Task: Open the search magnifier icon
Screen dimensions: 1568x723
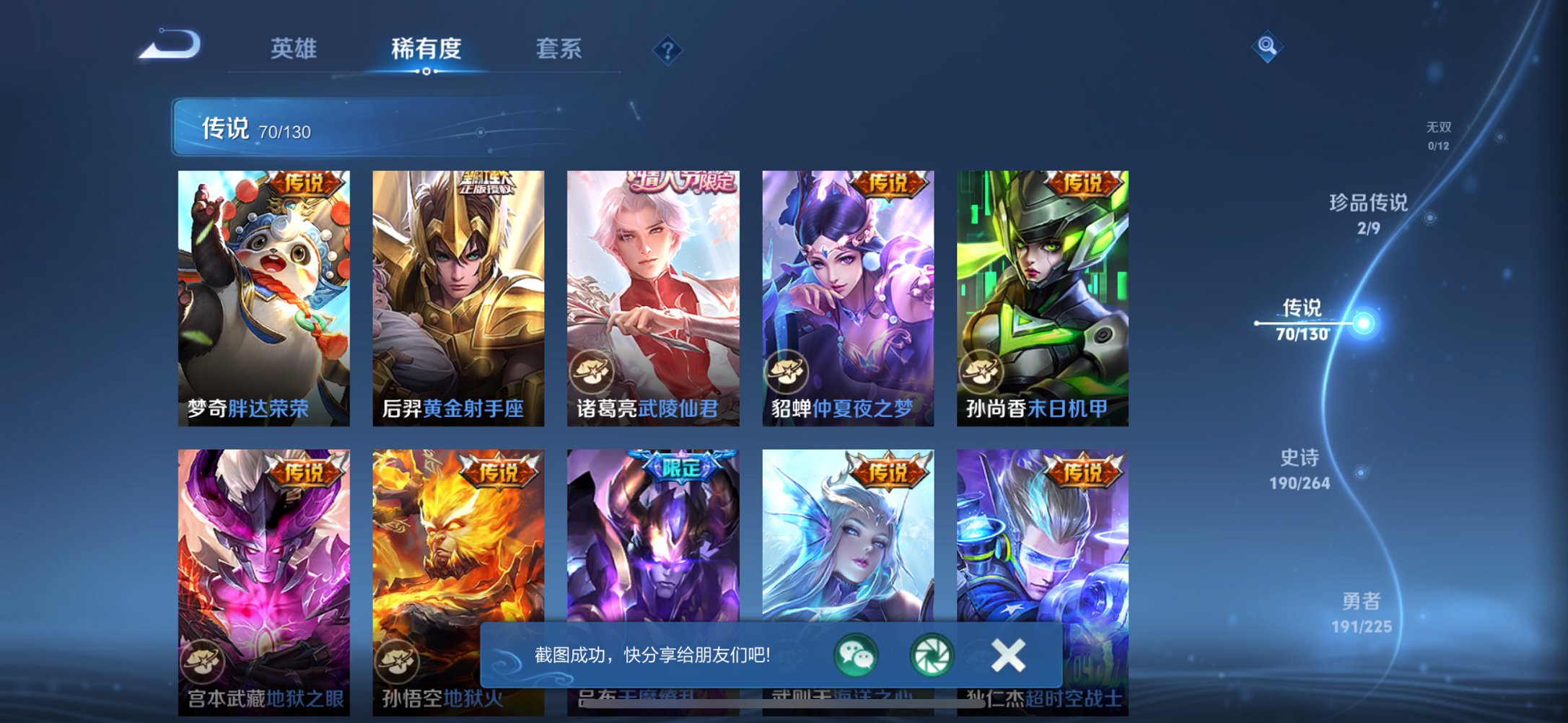Action: coord(1269,47)
